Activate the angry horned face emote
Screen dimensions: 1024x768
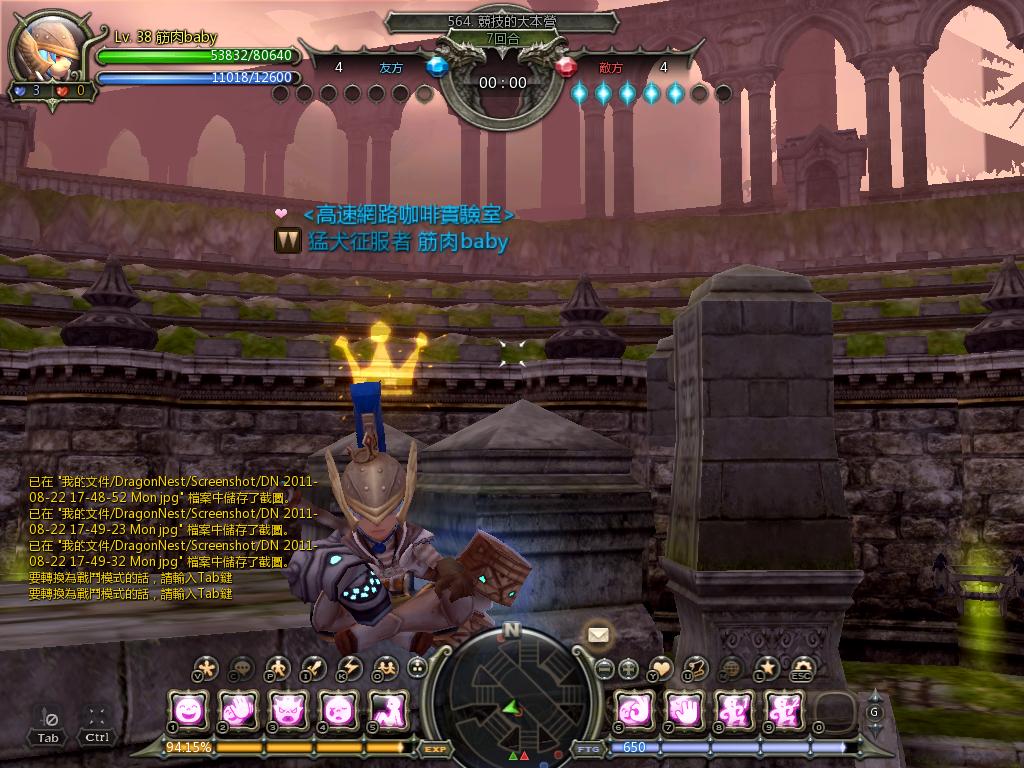288,710
